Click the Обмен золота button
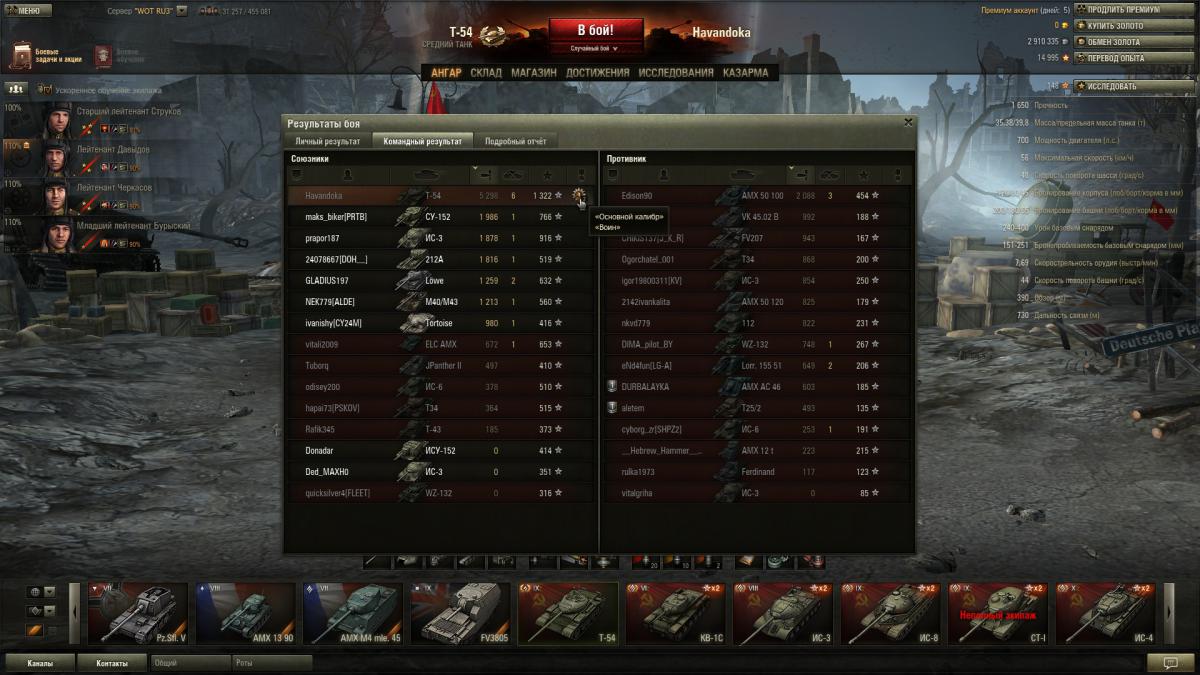This screenshot has width=1200, height=675. (1119, 42)
